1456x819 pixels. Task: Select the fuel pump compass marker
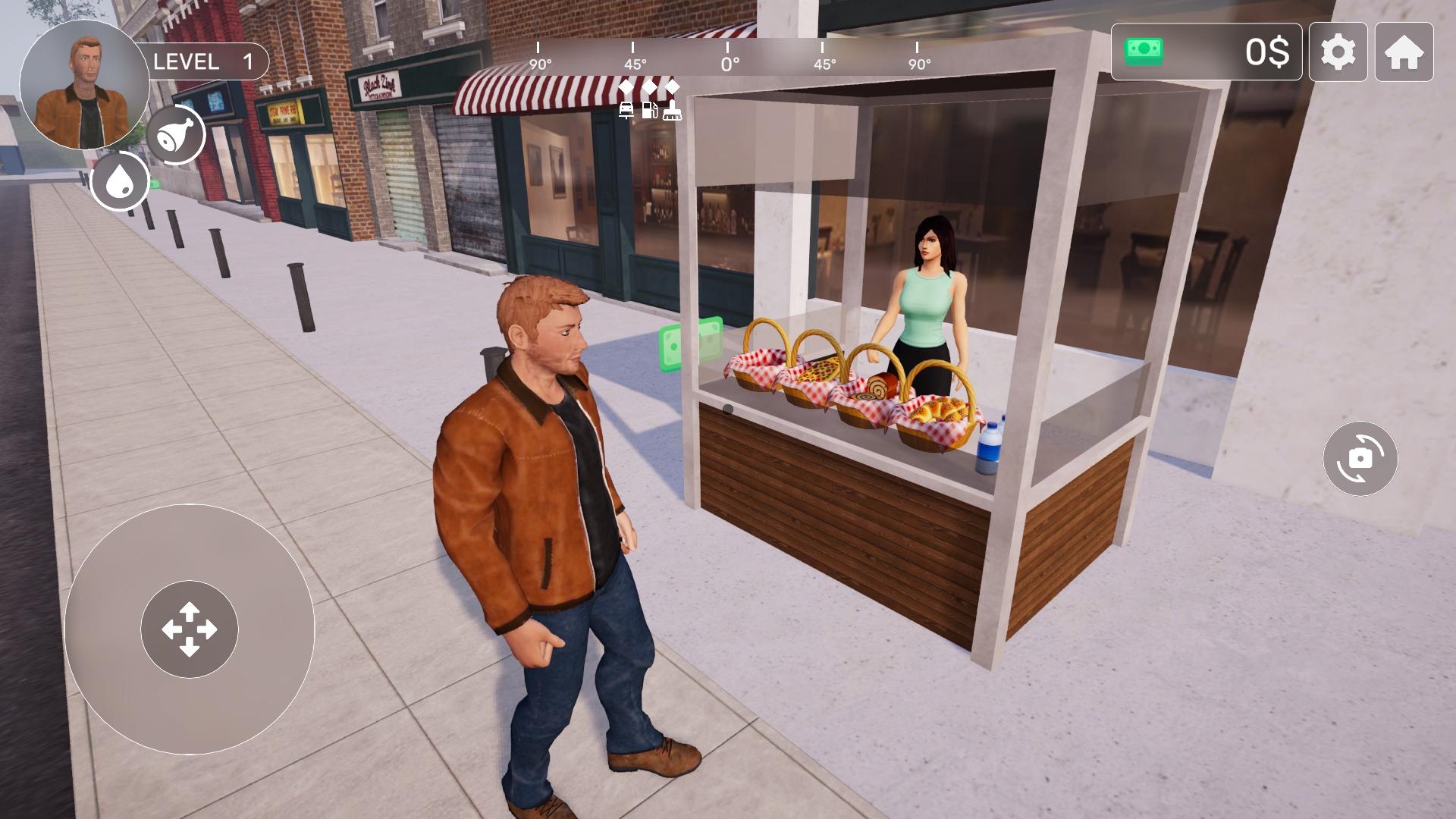[650, 111]
